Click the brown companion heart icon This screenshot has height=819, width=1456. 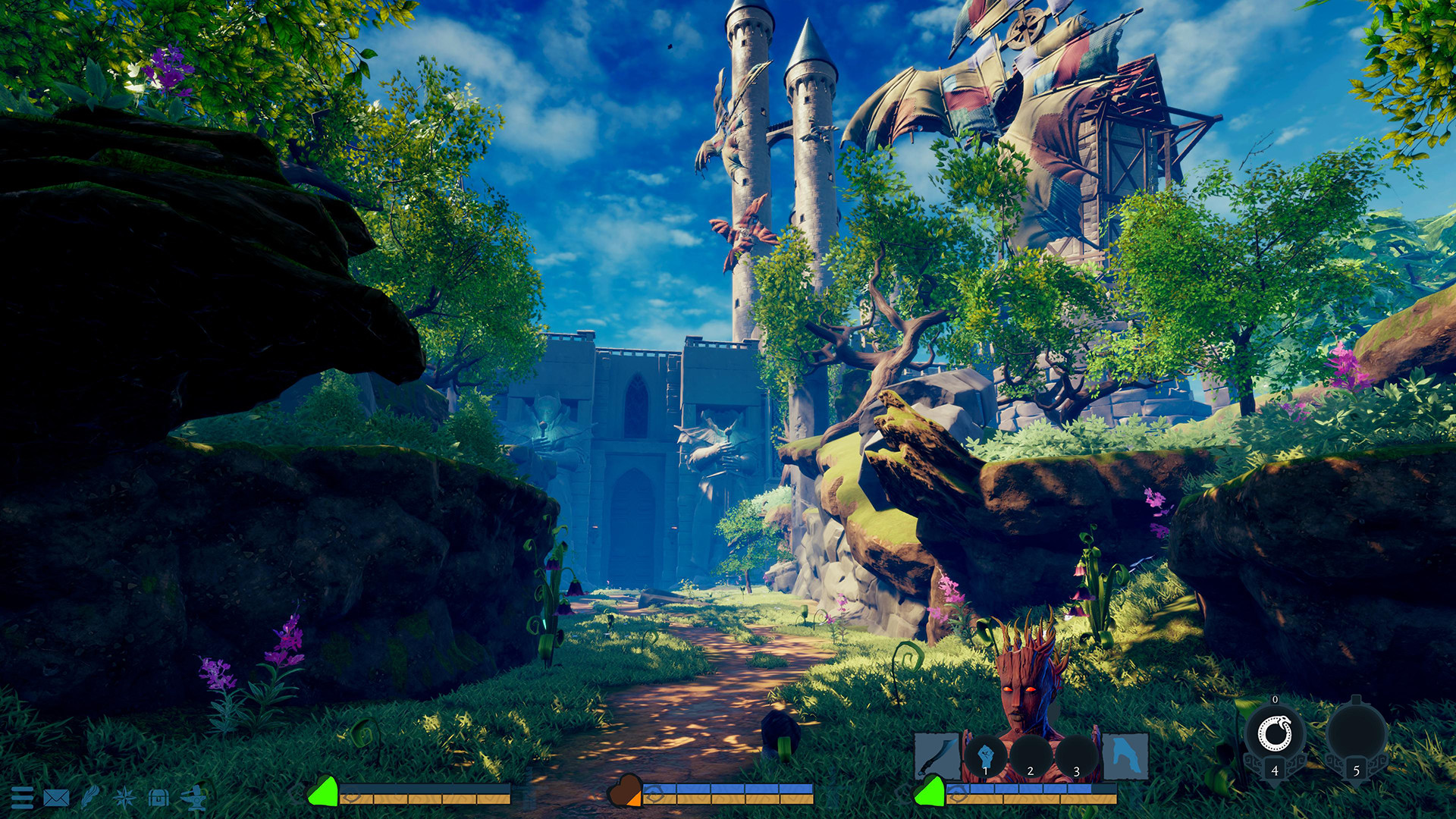coord(625,789)
